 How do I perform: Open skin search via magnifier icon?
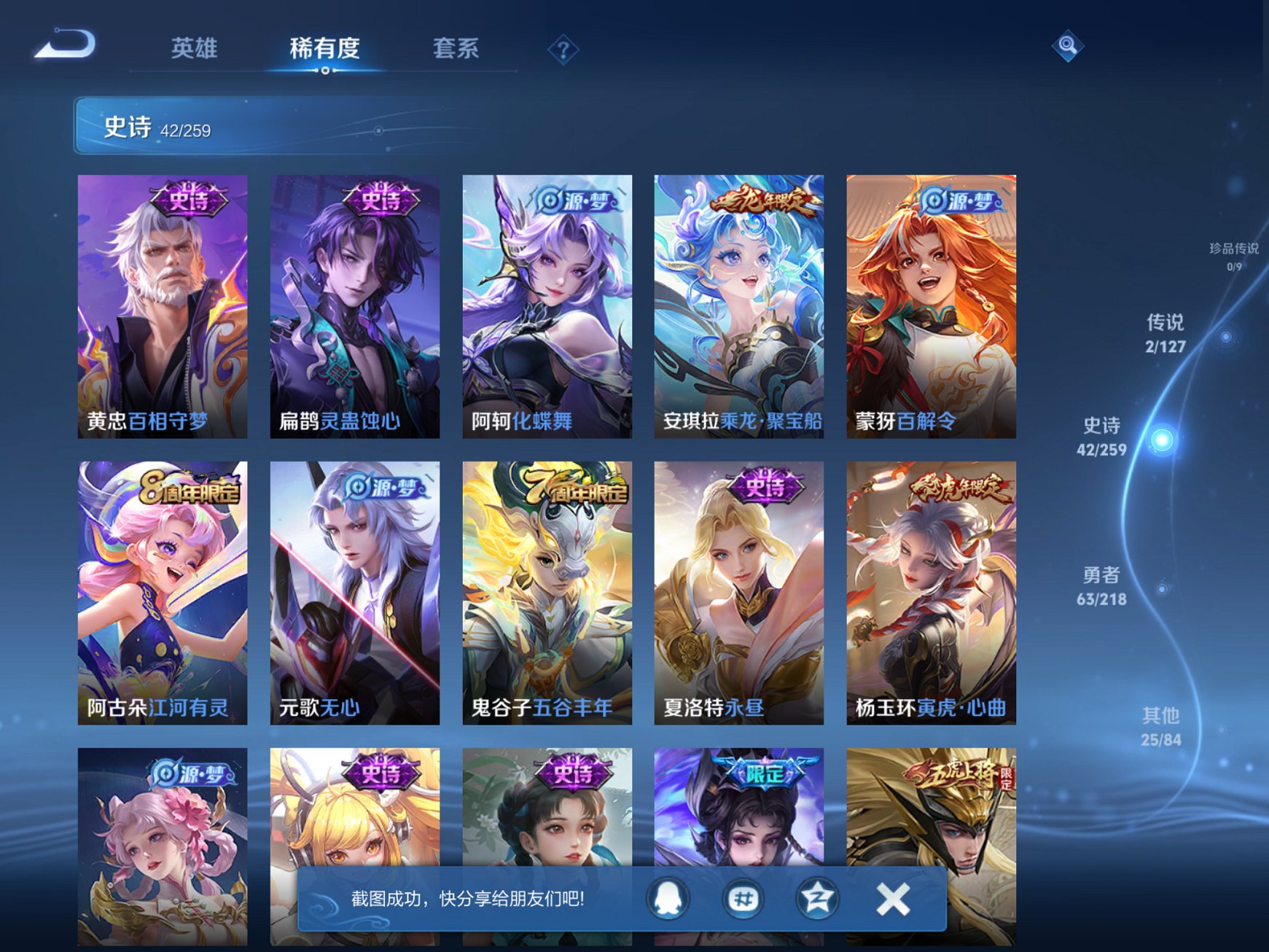[1066, 46]
